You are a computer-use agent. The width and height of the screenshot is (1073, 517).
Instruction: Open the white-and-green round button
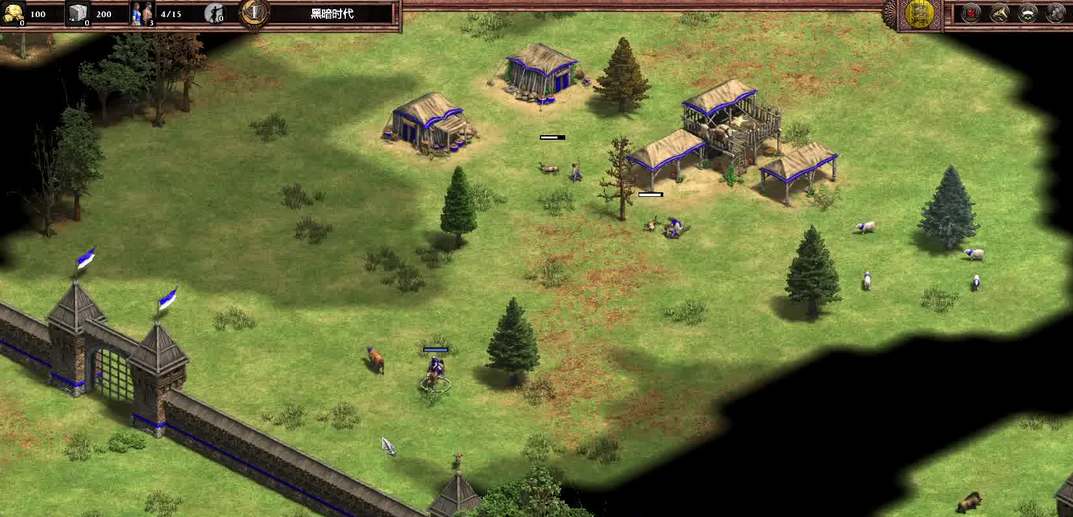click(1028, 13)
